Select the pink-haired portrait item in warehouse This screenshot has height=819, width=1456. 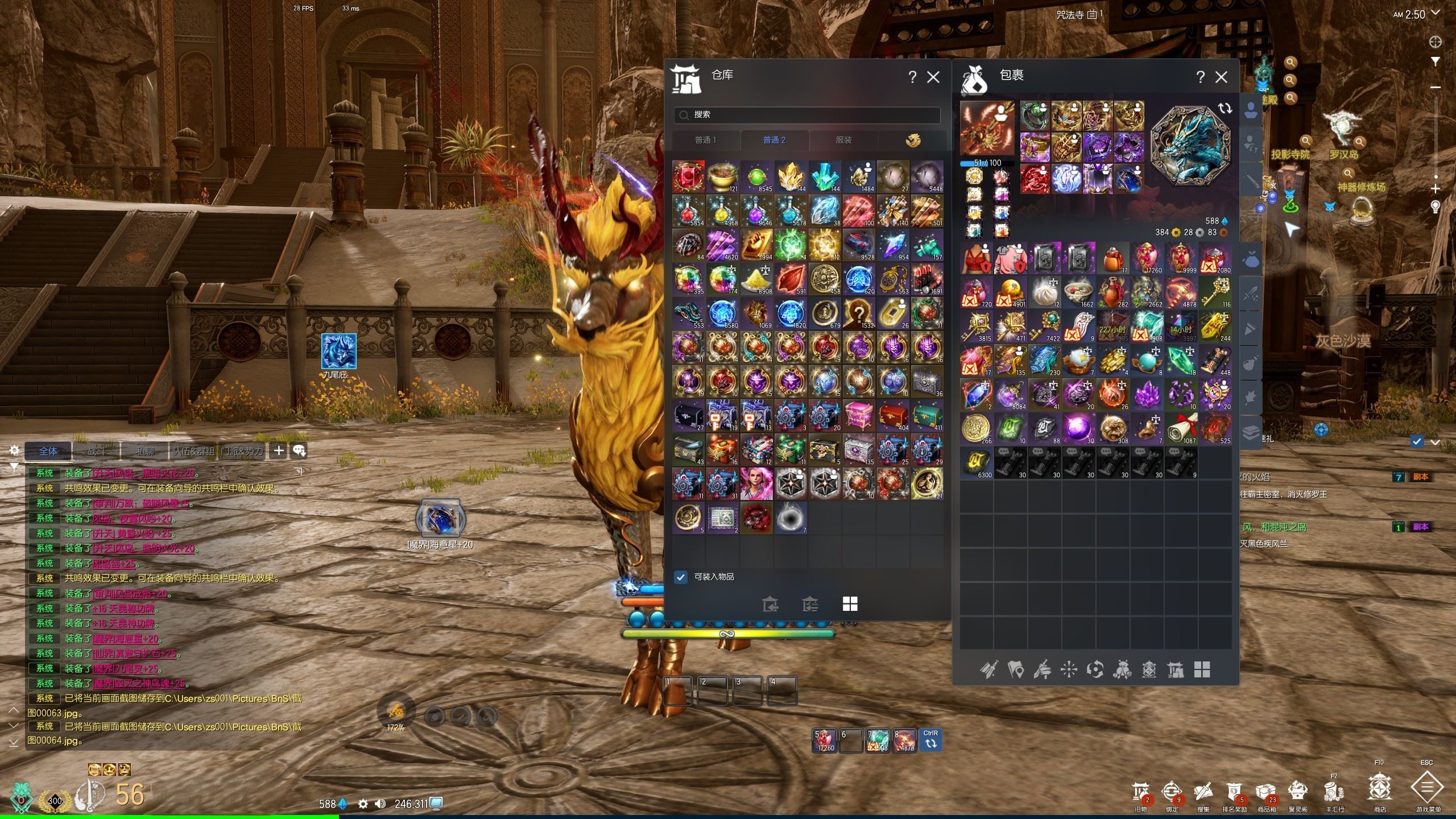click(756, 484)
